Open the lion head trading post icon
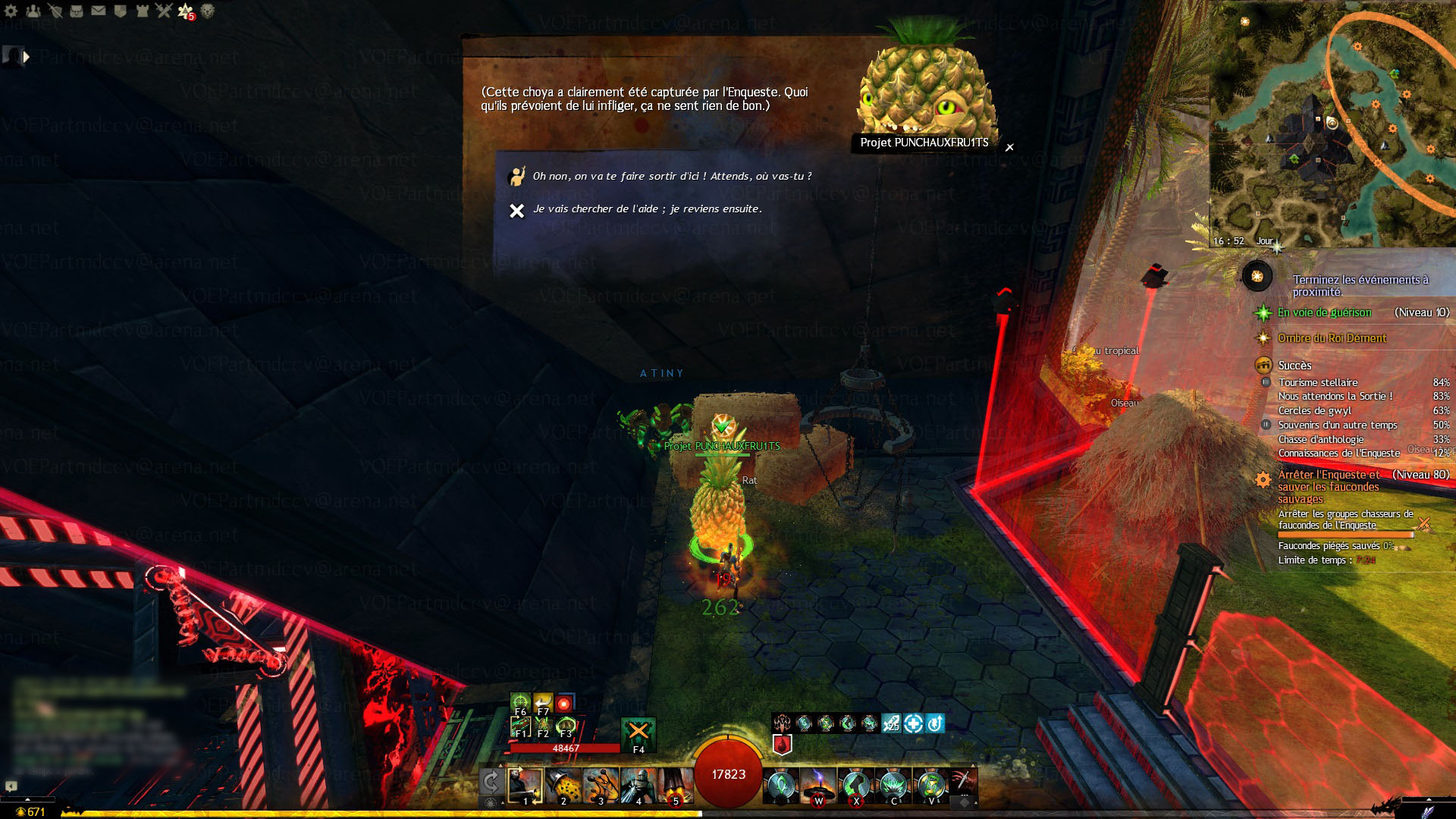This screenshot has width=1456, height=819. pyautogui.click(x=207, y=11)
